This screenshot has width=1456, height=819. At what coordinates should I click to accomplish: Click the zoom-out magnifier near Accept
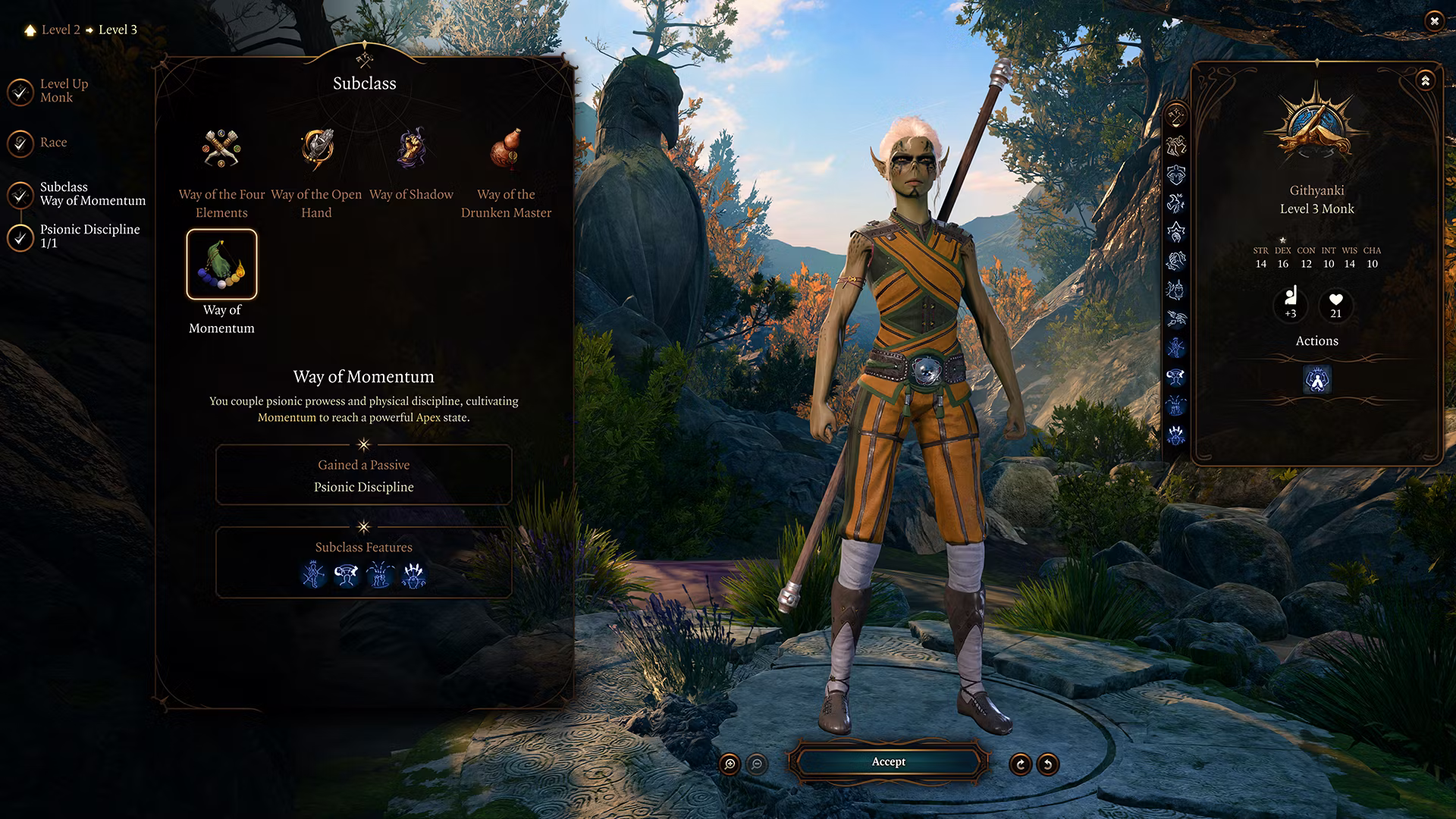coord(755,765)
